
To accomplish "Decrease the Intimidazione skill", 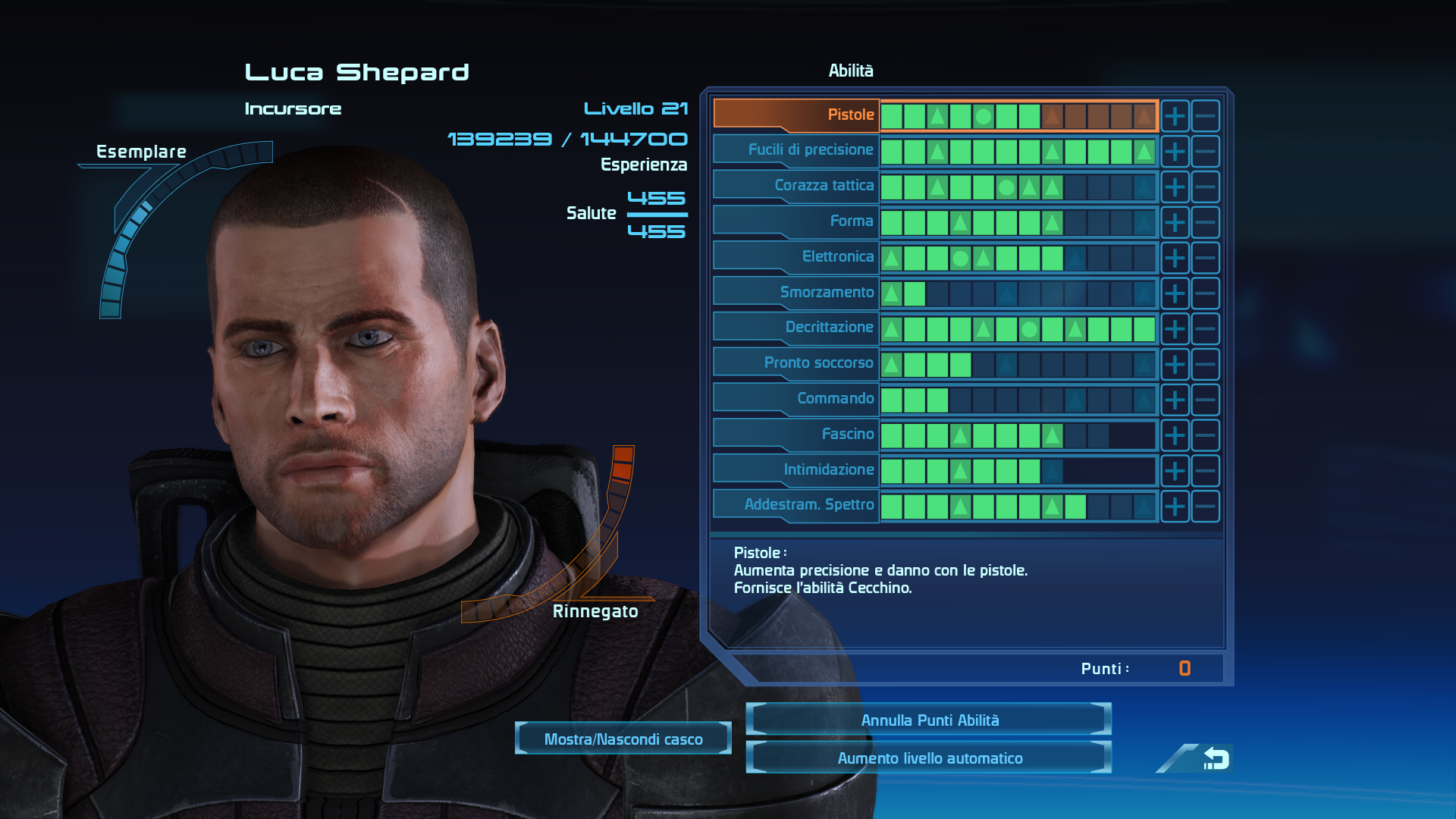I will coord(1205,471).
